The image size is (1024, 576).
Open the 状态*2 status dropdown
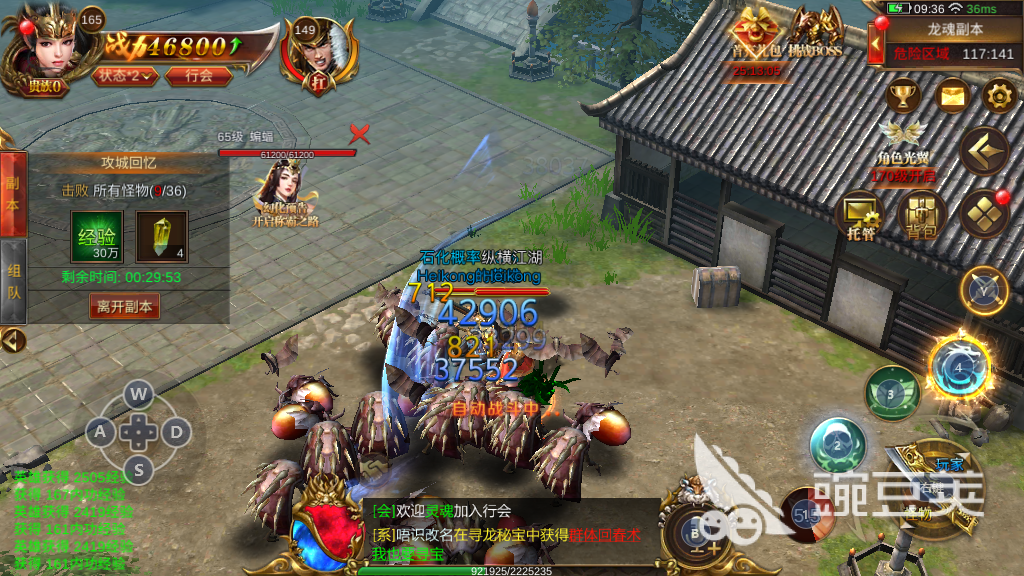point(125,75)
